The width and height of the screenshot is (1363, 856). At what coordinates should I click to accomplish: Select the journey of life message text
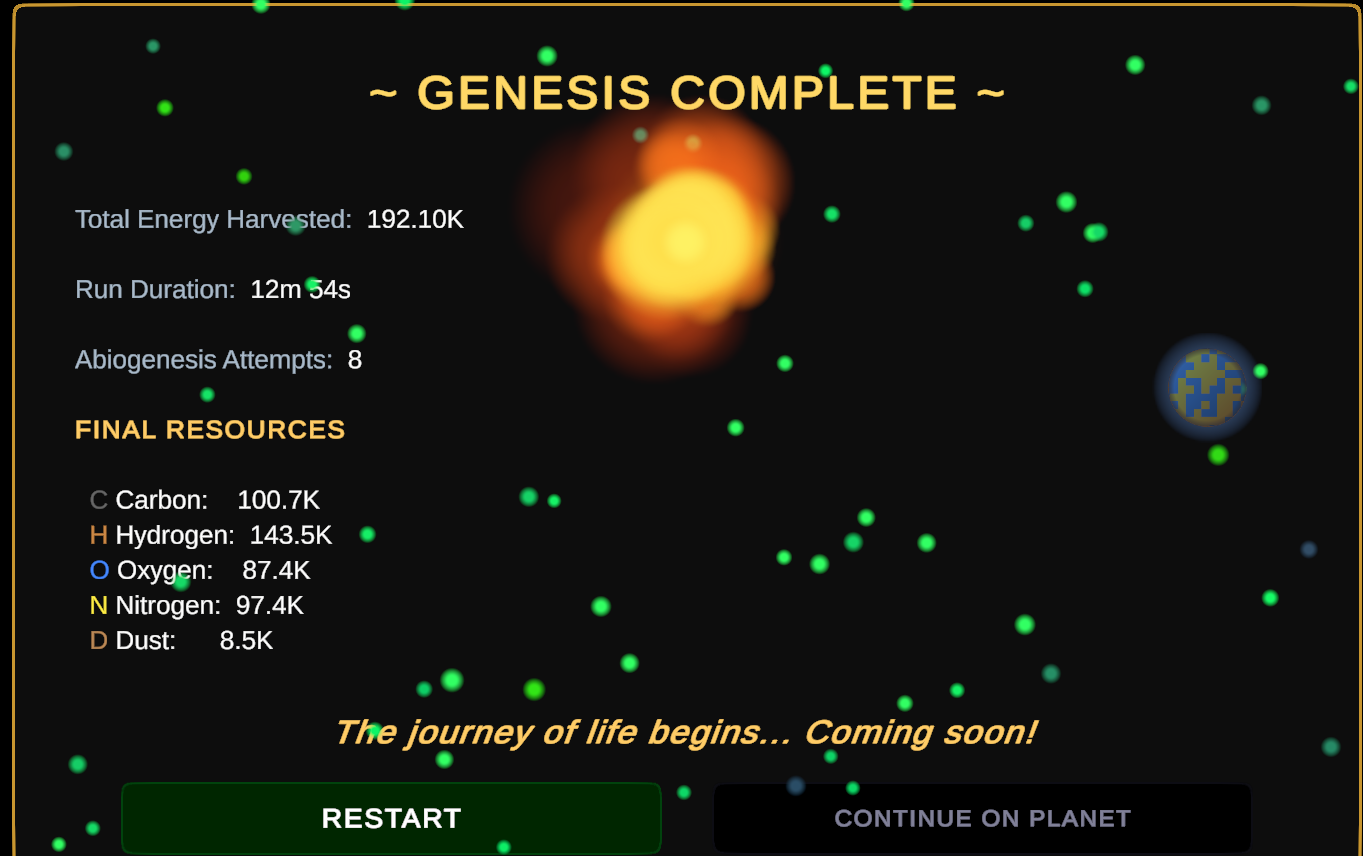click(x=688, y=732)
